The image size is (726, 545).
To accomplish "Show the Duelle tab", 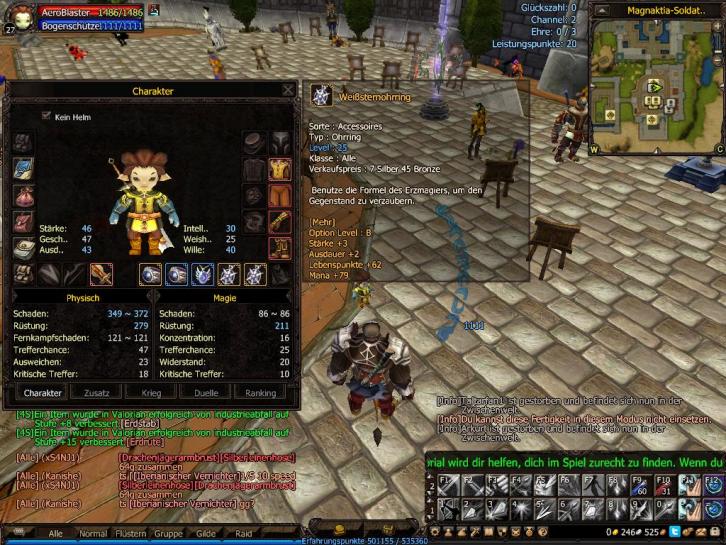I will point(206,393).
